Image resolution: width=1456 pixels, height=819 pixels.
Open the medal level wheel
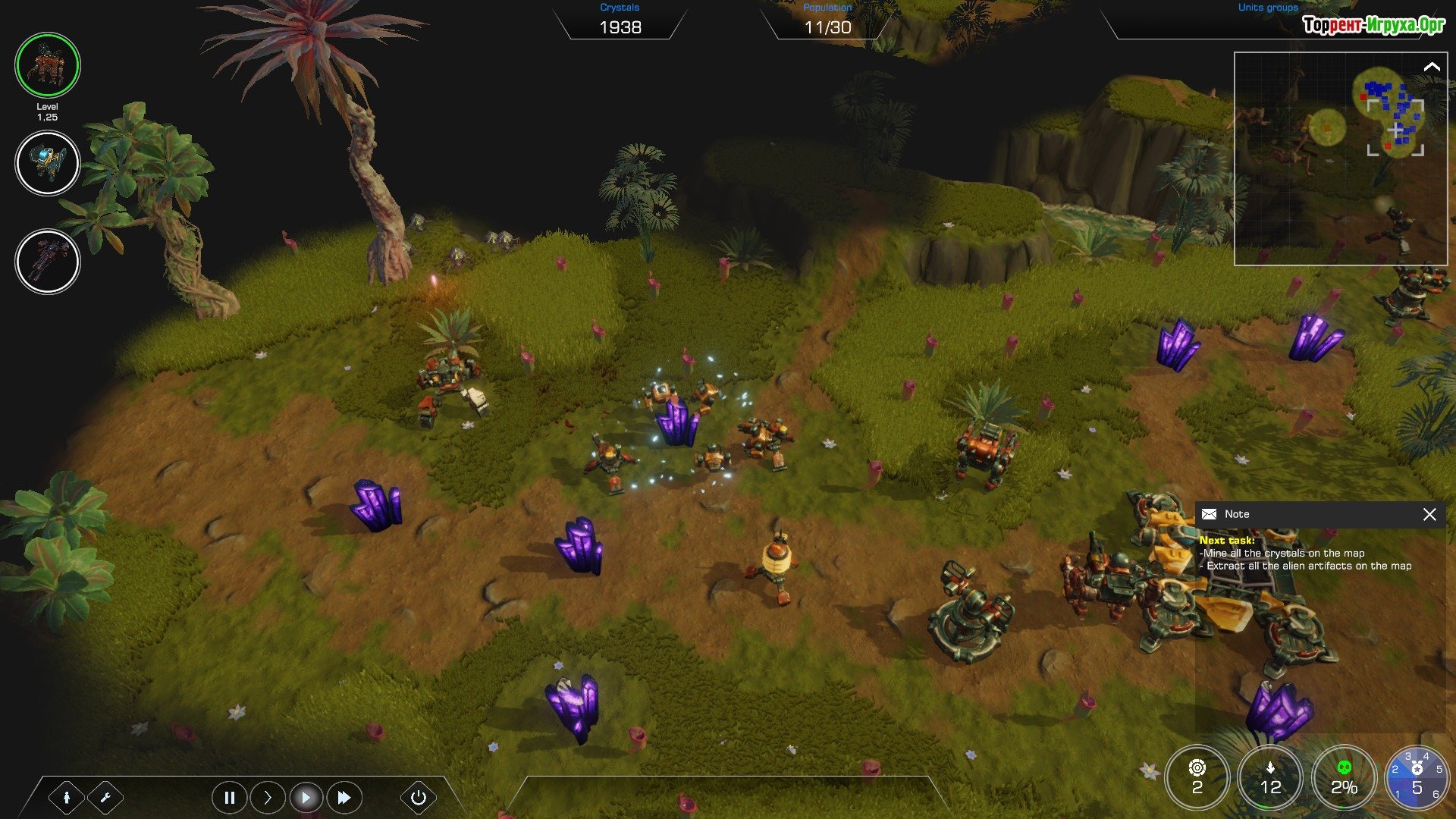point(1417,778)
